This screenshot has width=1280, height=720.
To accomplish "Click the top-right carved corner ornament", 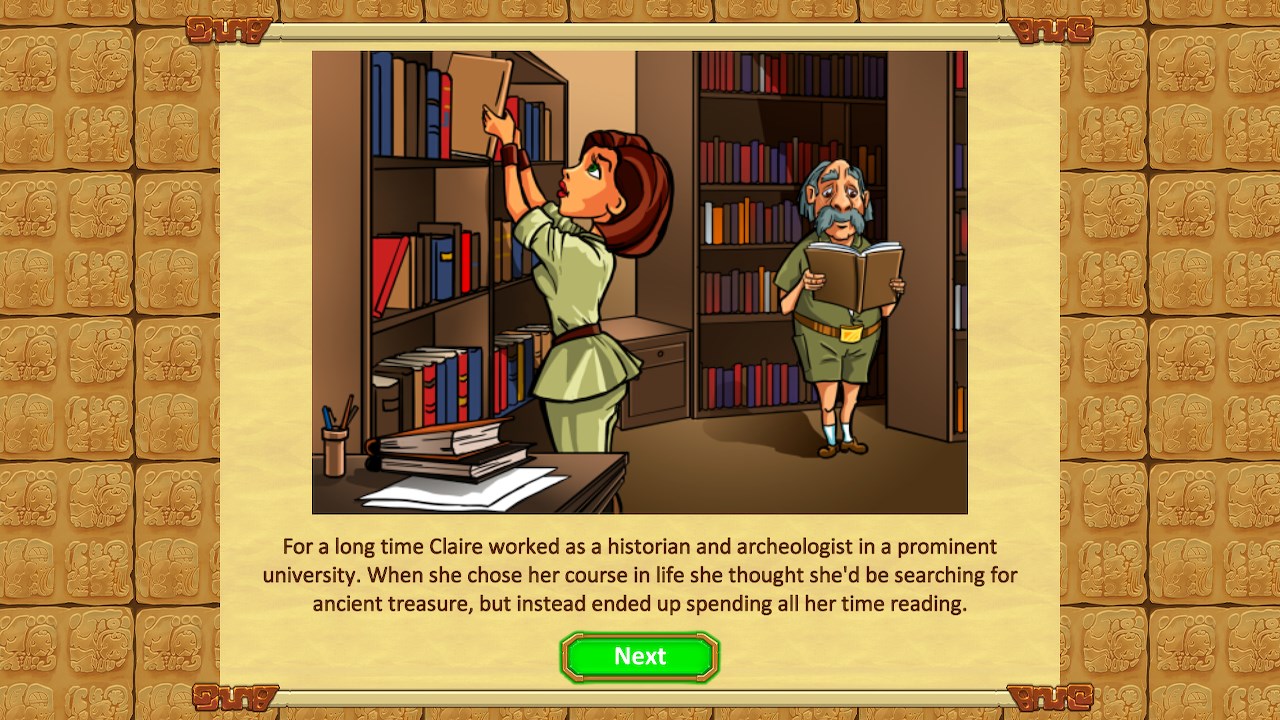I will pyautogui.click(x=1052, y=30).
